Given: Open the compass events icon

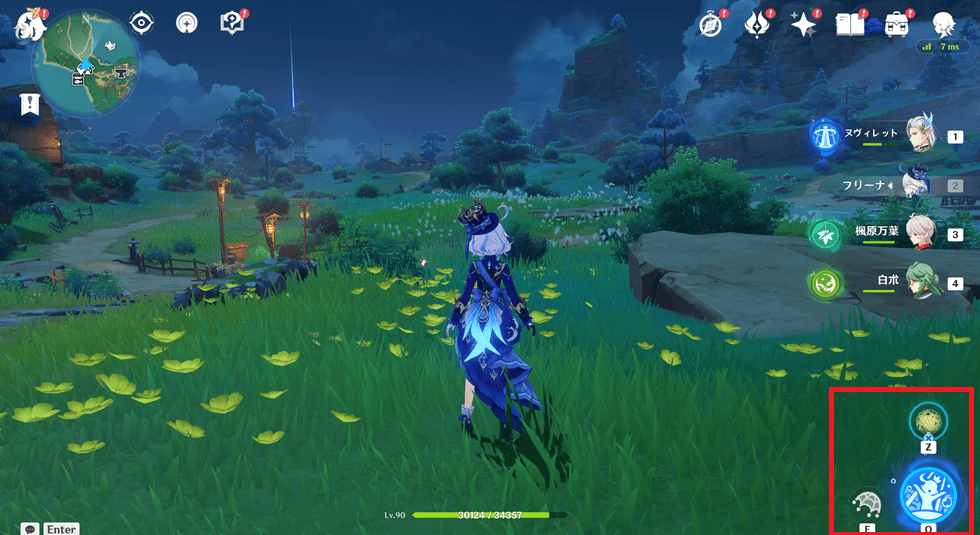Looking at the screenshot, I should coord(711,24).
